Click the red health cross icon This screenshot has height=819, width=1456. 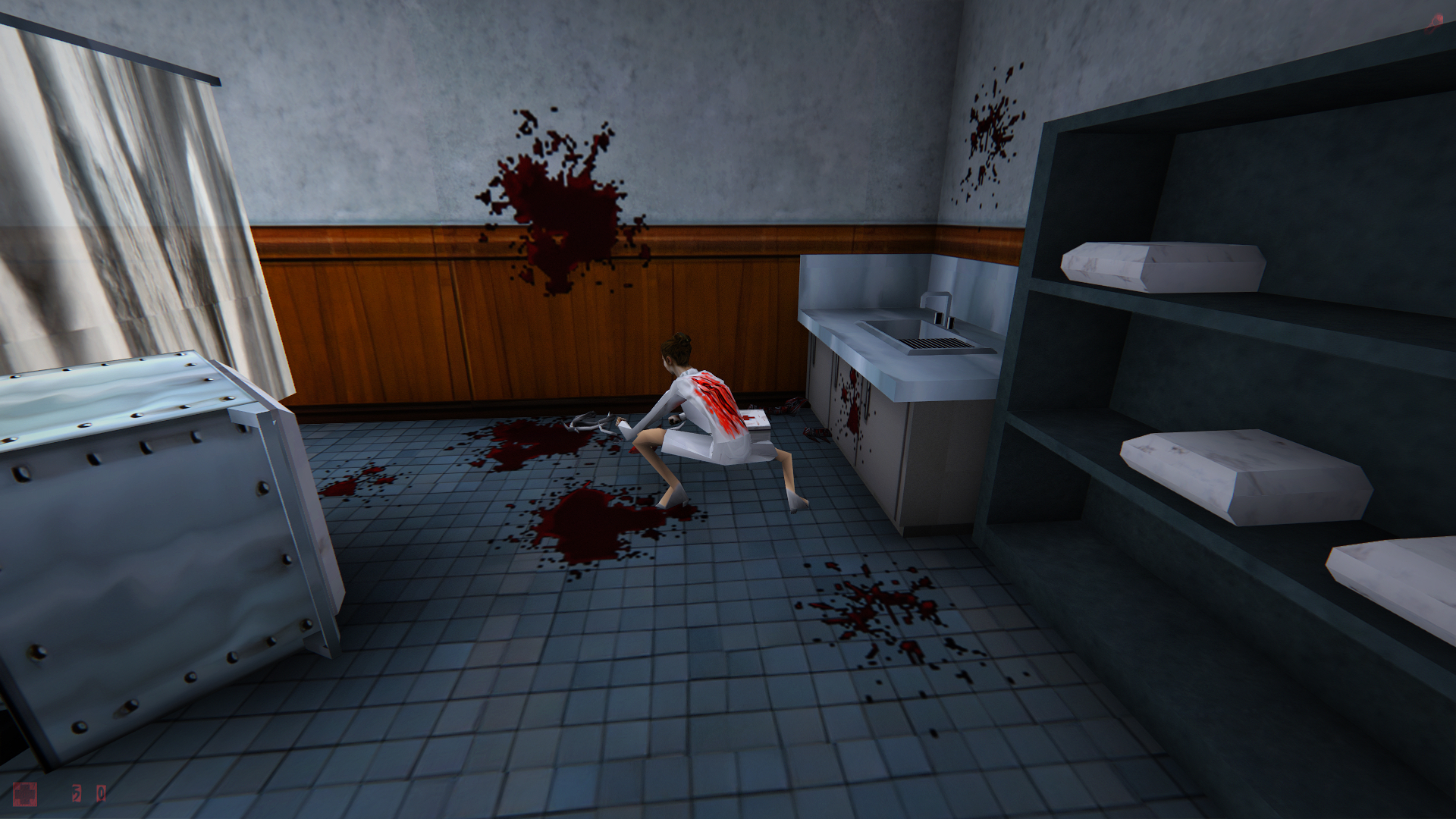click(x=25, y=793)
